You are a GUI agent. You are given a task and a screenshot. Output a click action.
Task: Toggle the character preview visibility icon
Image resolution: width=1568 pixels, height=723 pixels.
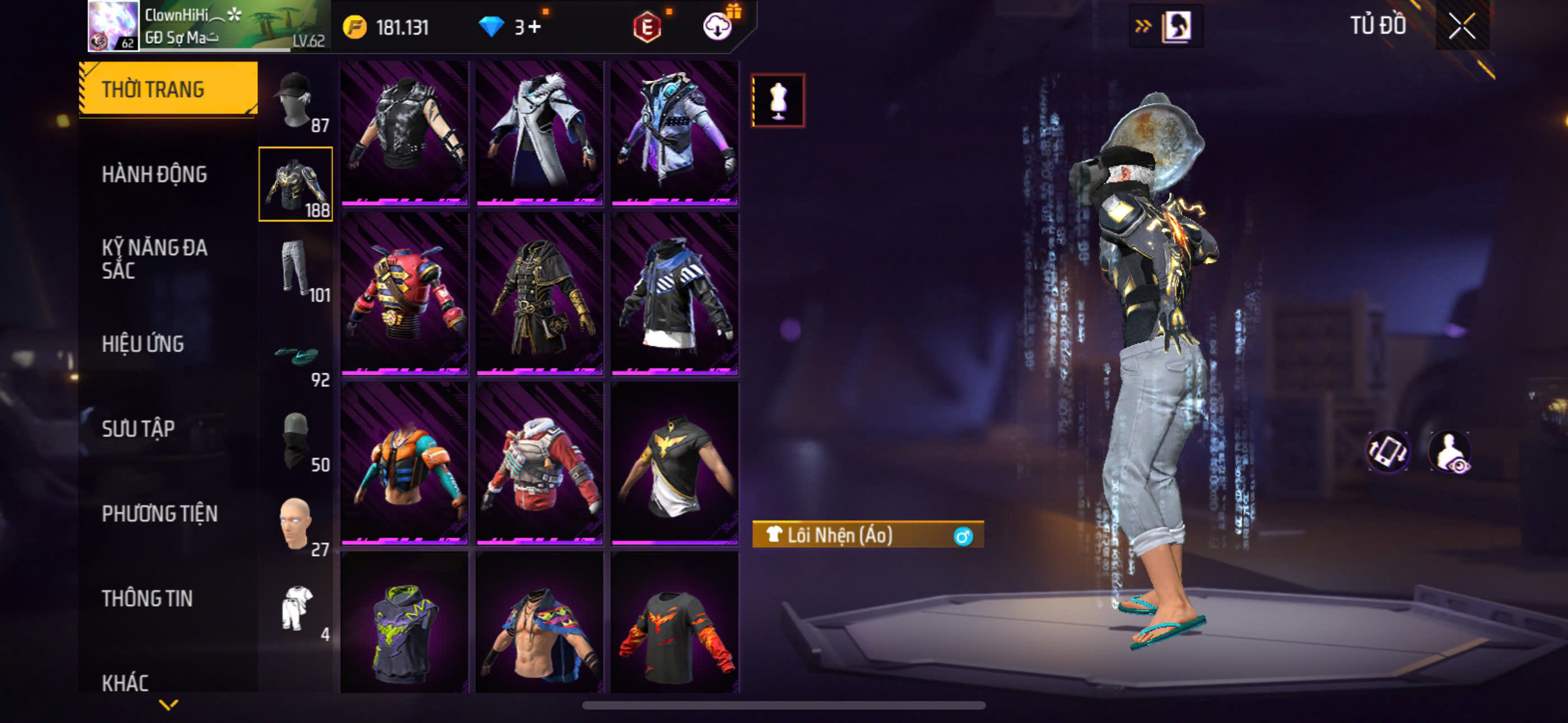click(x=1450, y=452)
